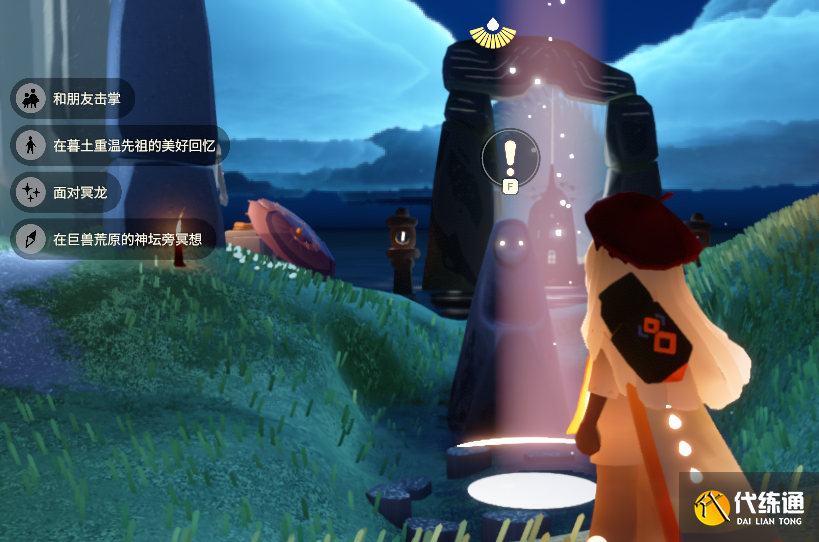
Task: Click the golden winged light cape energy indicator
Action: click(x=493, y=34)
